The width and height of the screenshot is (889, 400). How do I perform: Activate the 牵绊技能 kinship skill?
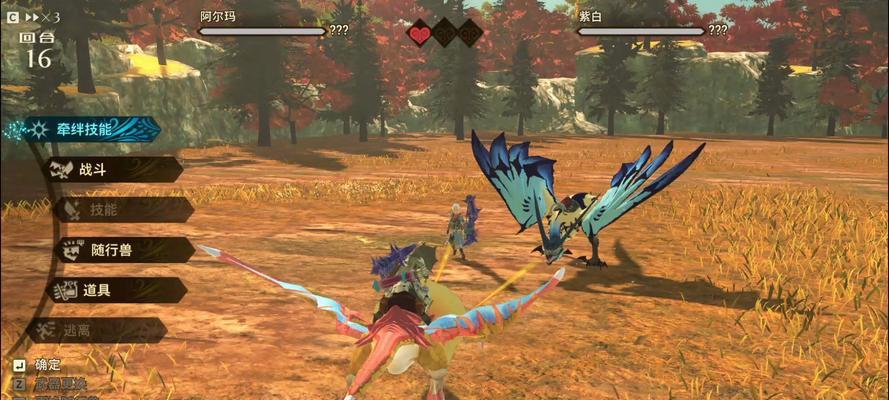point(85,129)
